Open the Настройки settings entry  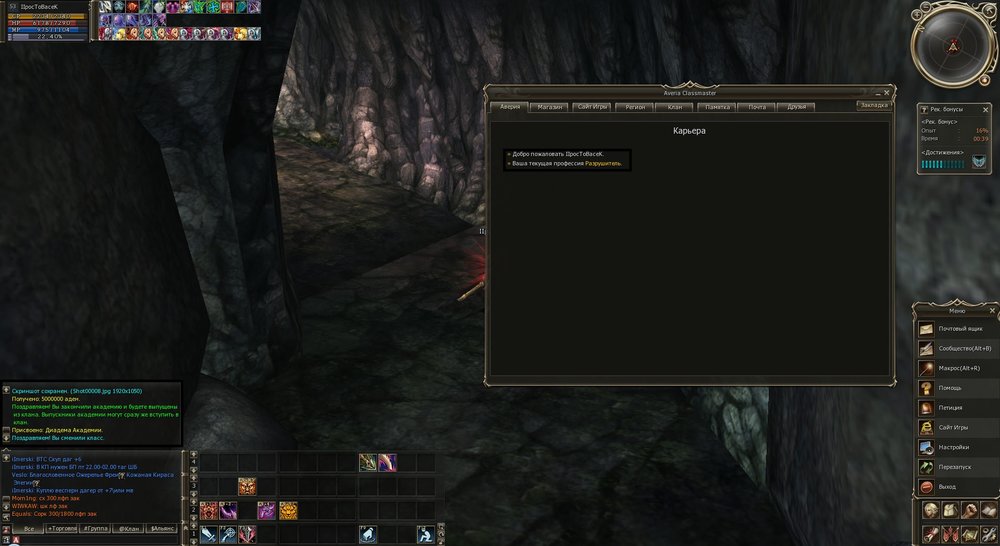point(955,447)
